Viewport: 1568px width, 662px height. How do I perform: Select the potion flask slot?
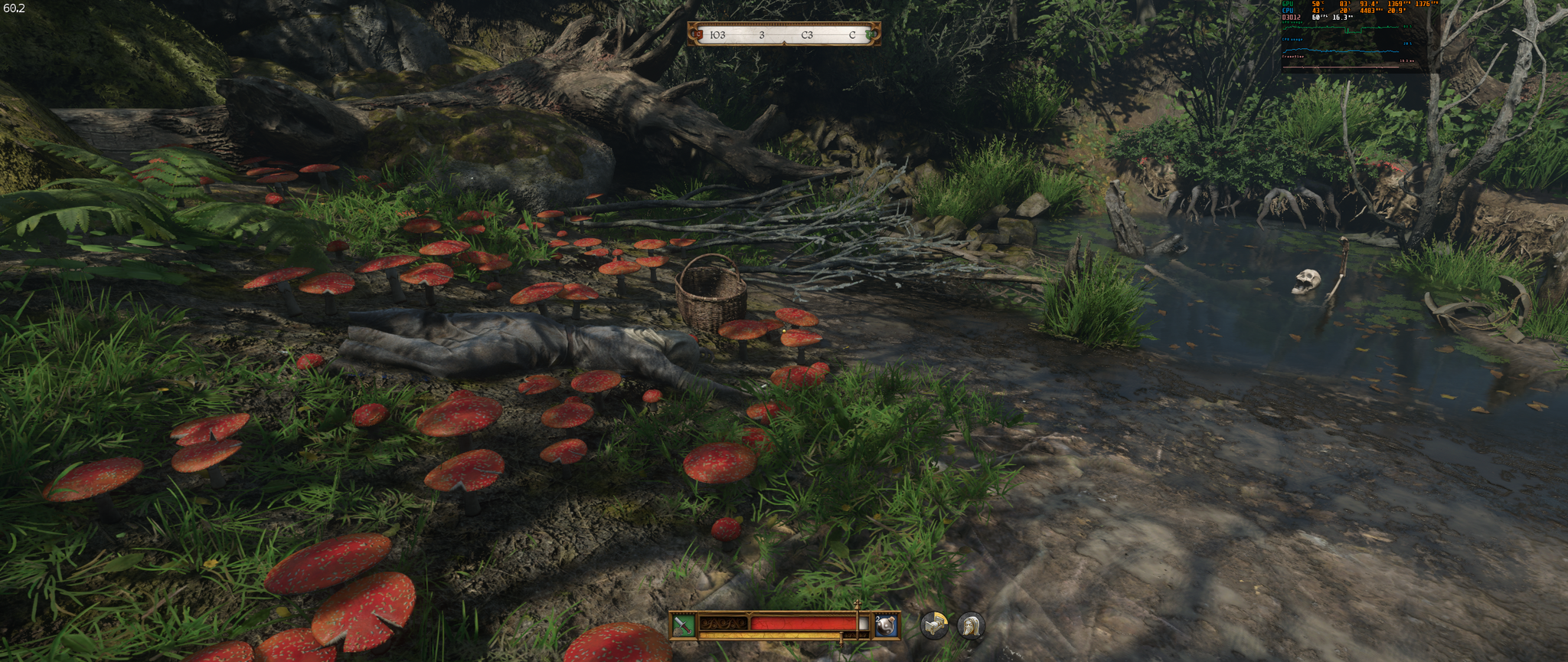886,625
